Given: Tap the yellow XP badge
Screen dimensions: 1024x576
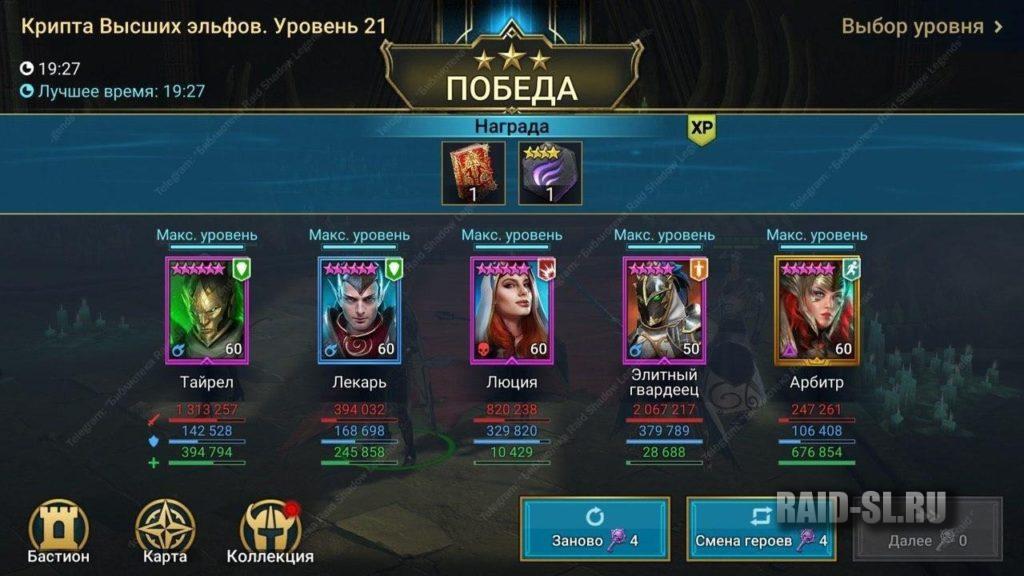Looking at the screenshot, I should (701, 129).
